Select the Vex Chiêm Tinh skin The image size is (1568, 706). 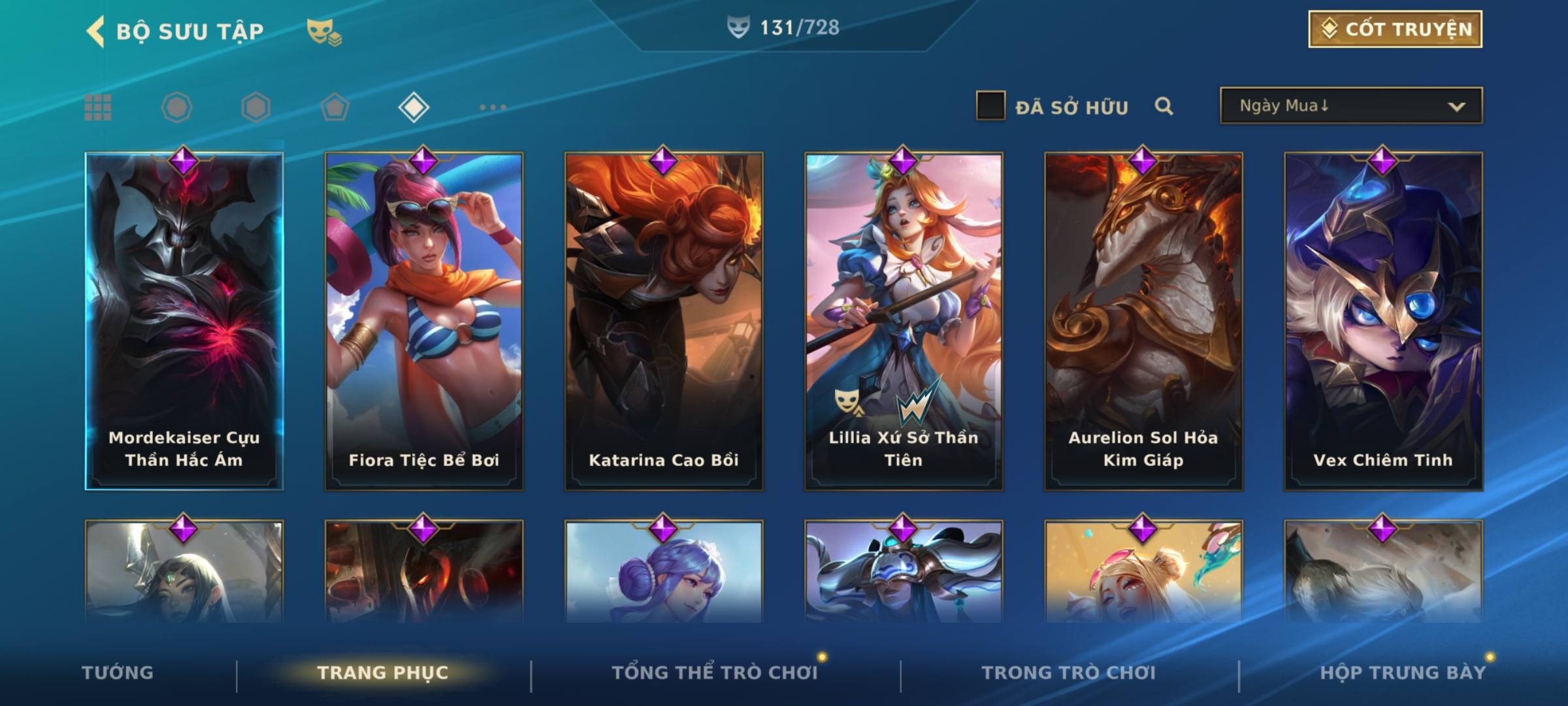pyautogui.click(x=1383, y=320)
